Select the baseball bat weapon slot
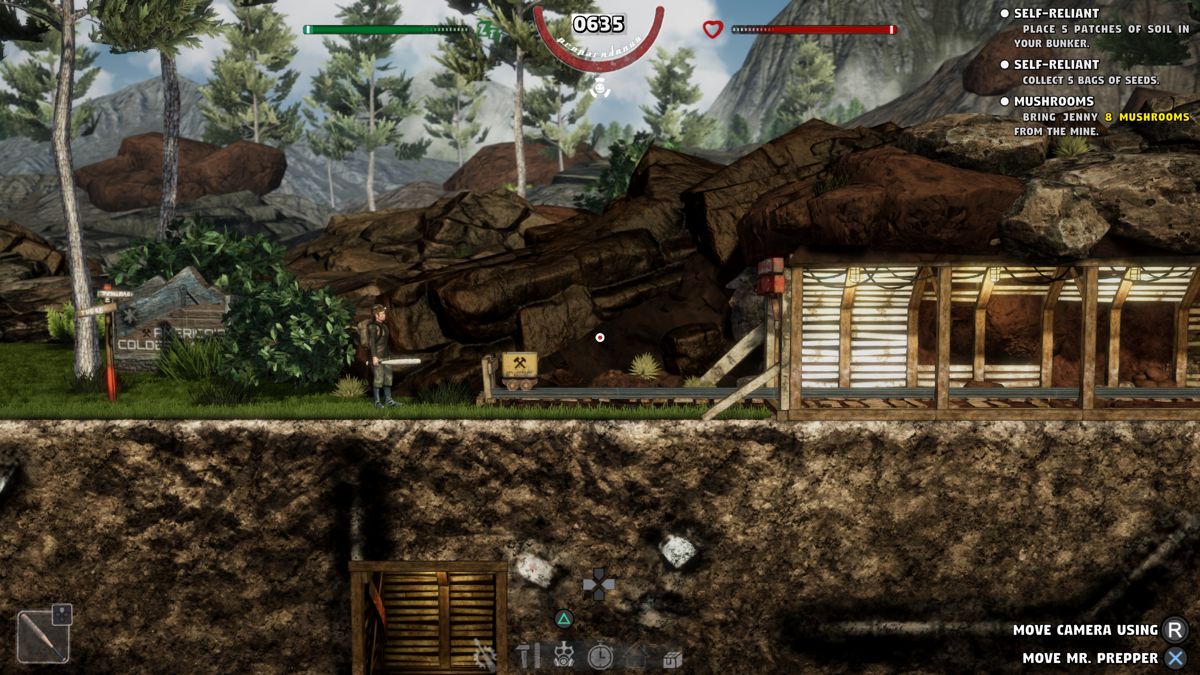 click(x=43, y=636)
